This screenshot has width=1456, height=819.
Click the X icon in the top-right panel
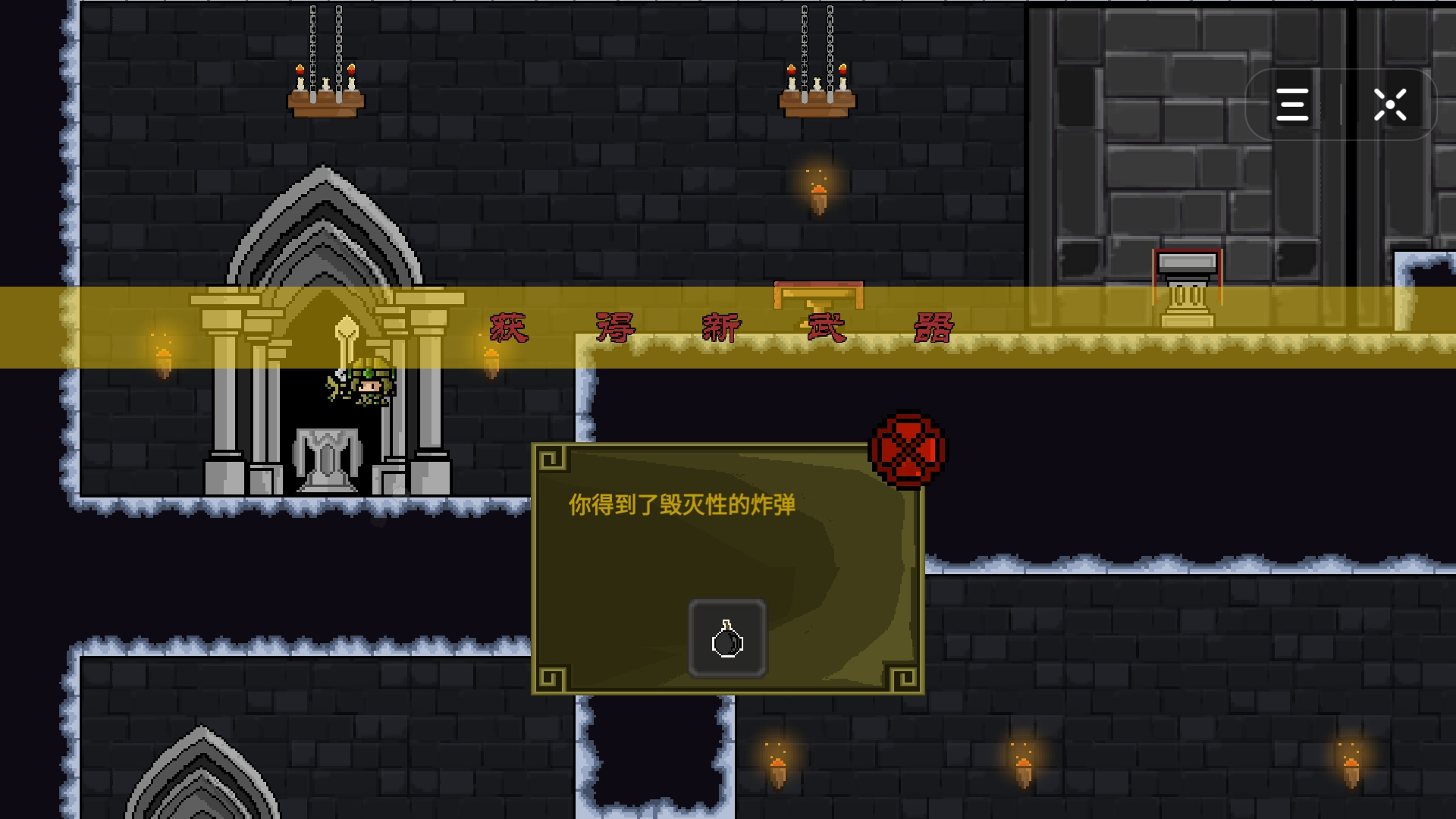pyautogui.click(x=1390, y=105)
